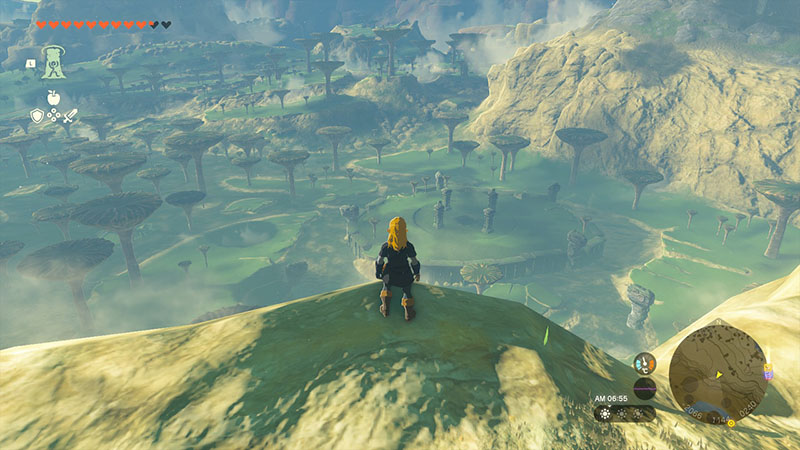
Task: View the sunny weather forecast bar
Action: click(624, 412)
